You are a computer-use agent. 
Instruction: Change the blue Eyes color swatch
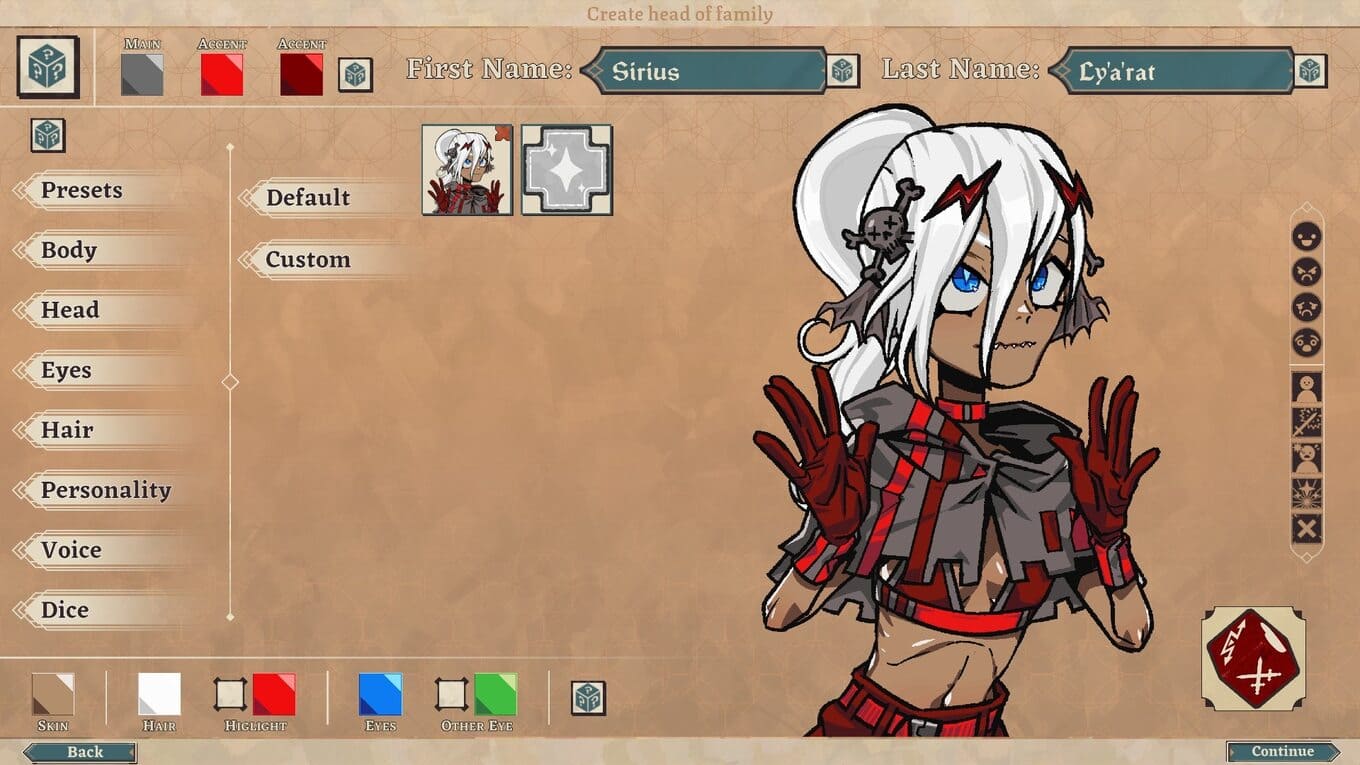(x=380, y=694)
